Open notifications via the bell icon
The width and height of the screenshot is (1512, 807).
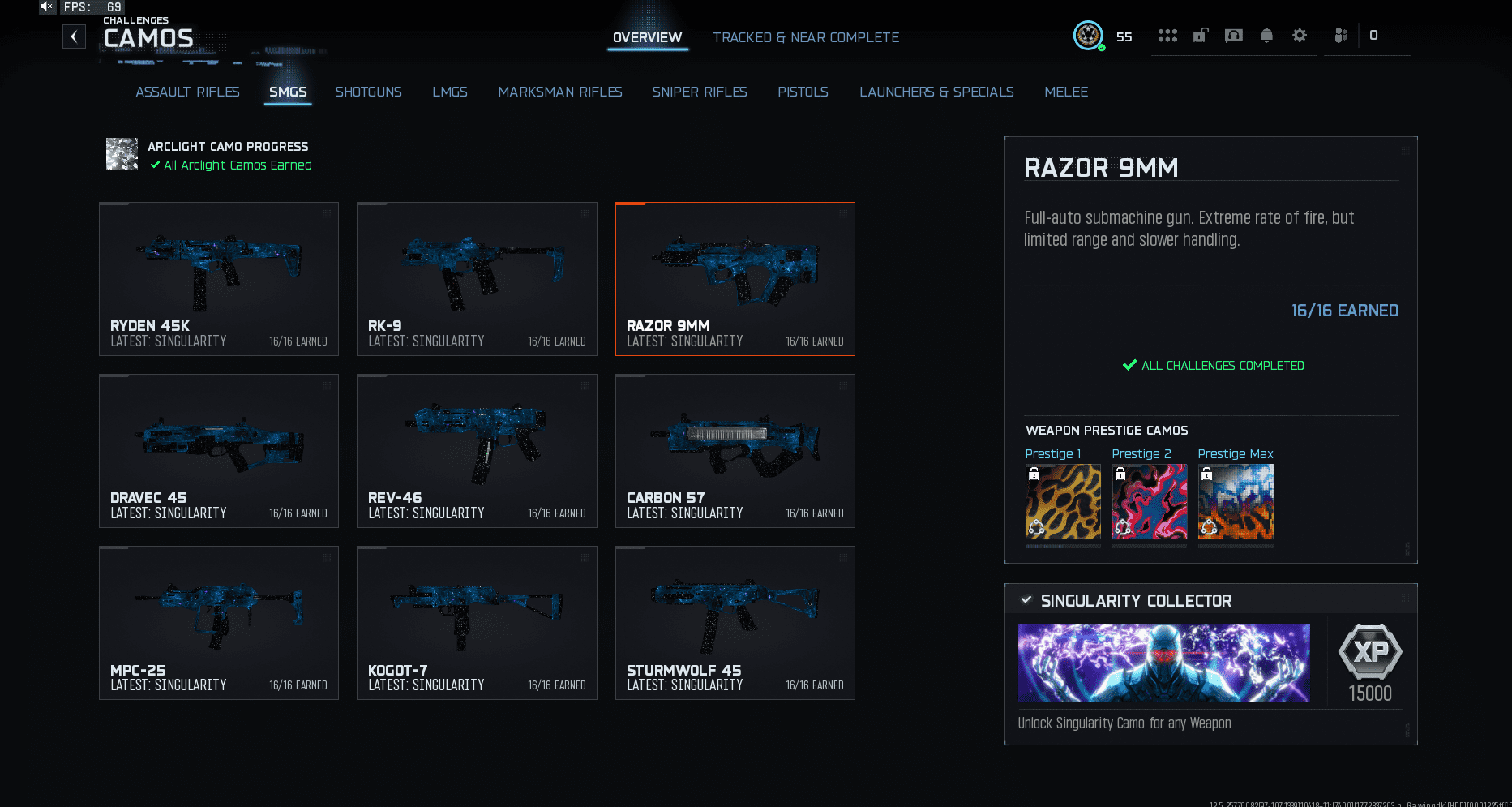(x=1266, y=35)
